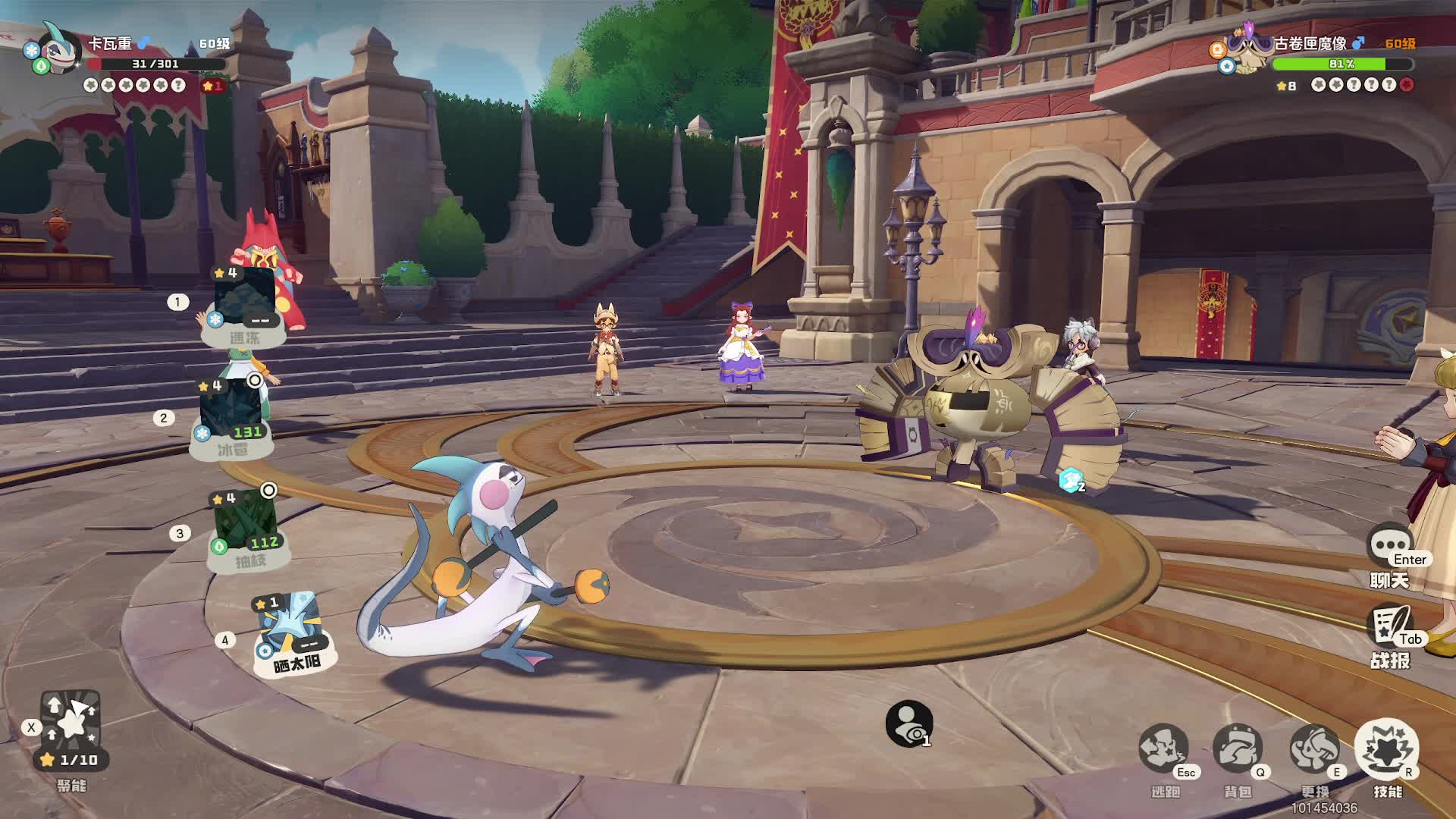Image resolution: width=1456 pixels, height=819 pixels.
Task: Click the spectator count icon
Action: pos(908,724)
